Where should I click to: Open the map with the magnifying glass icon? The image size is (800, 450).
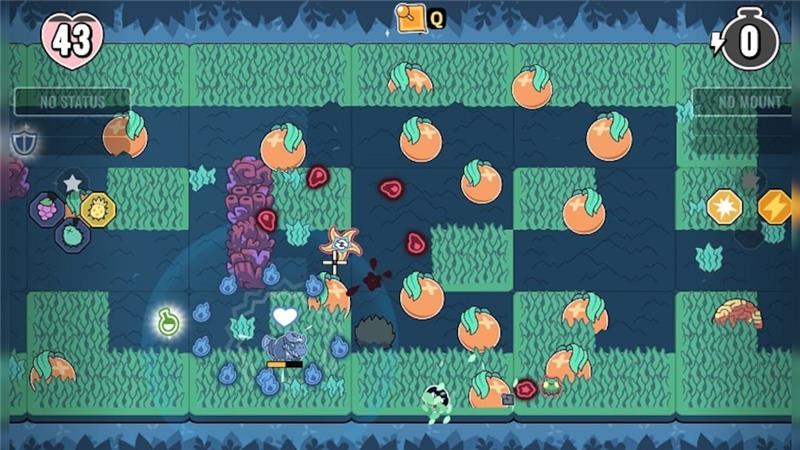(411, 17)
